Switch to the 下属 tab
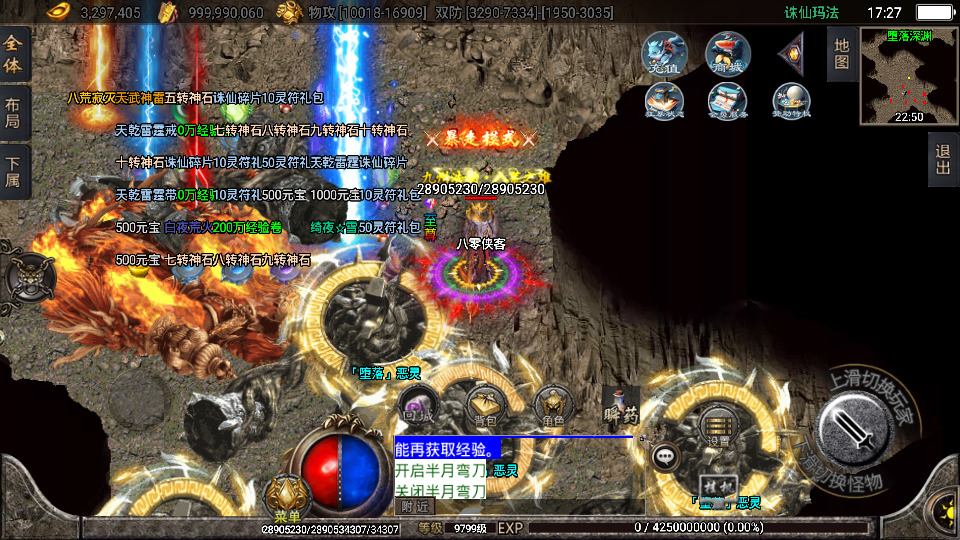 (14, 173)
